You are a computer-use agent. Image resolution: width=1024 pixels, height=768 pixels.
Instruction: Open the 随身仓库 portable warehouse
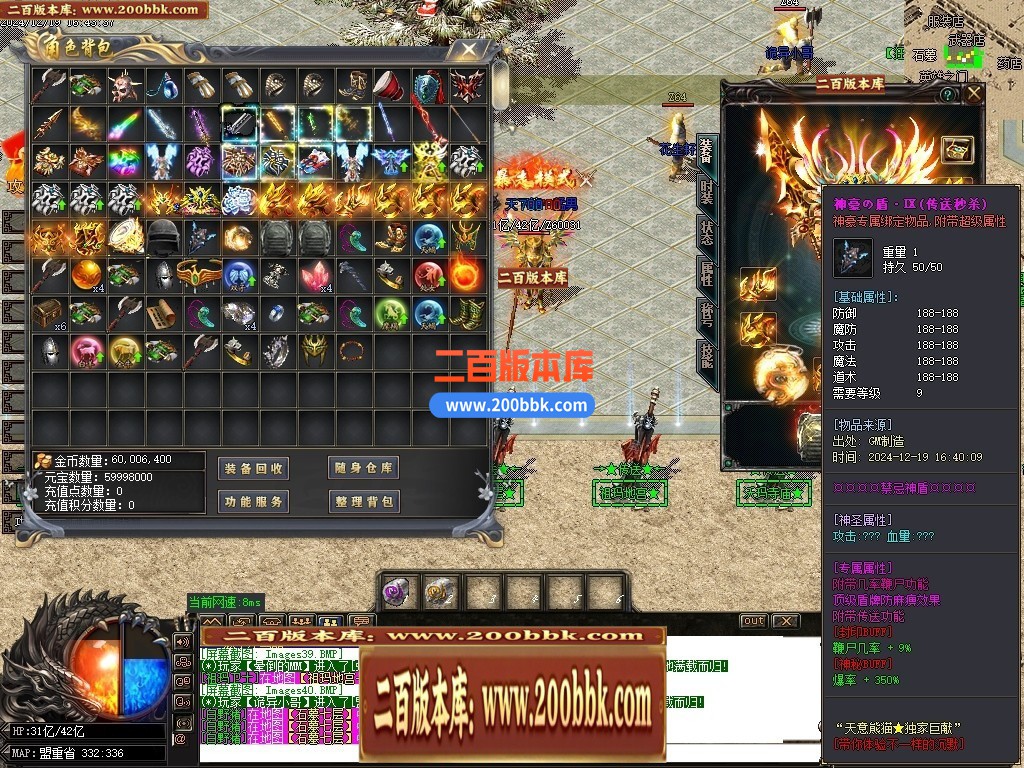click(x=363, y=468)
